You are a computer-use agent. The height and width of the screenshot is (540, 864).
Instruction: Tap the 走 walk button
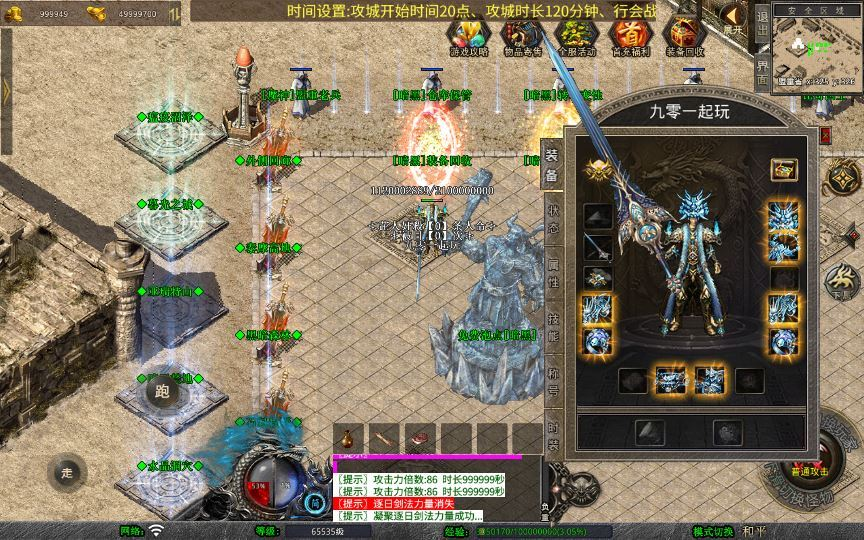pos(67,471)
